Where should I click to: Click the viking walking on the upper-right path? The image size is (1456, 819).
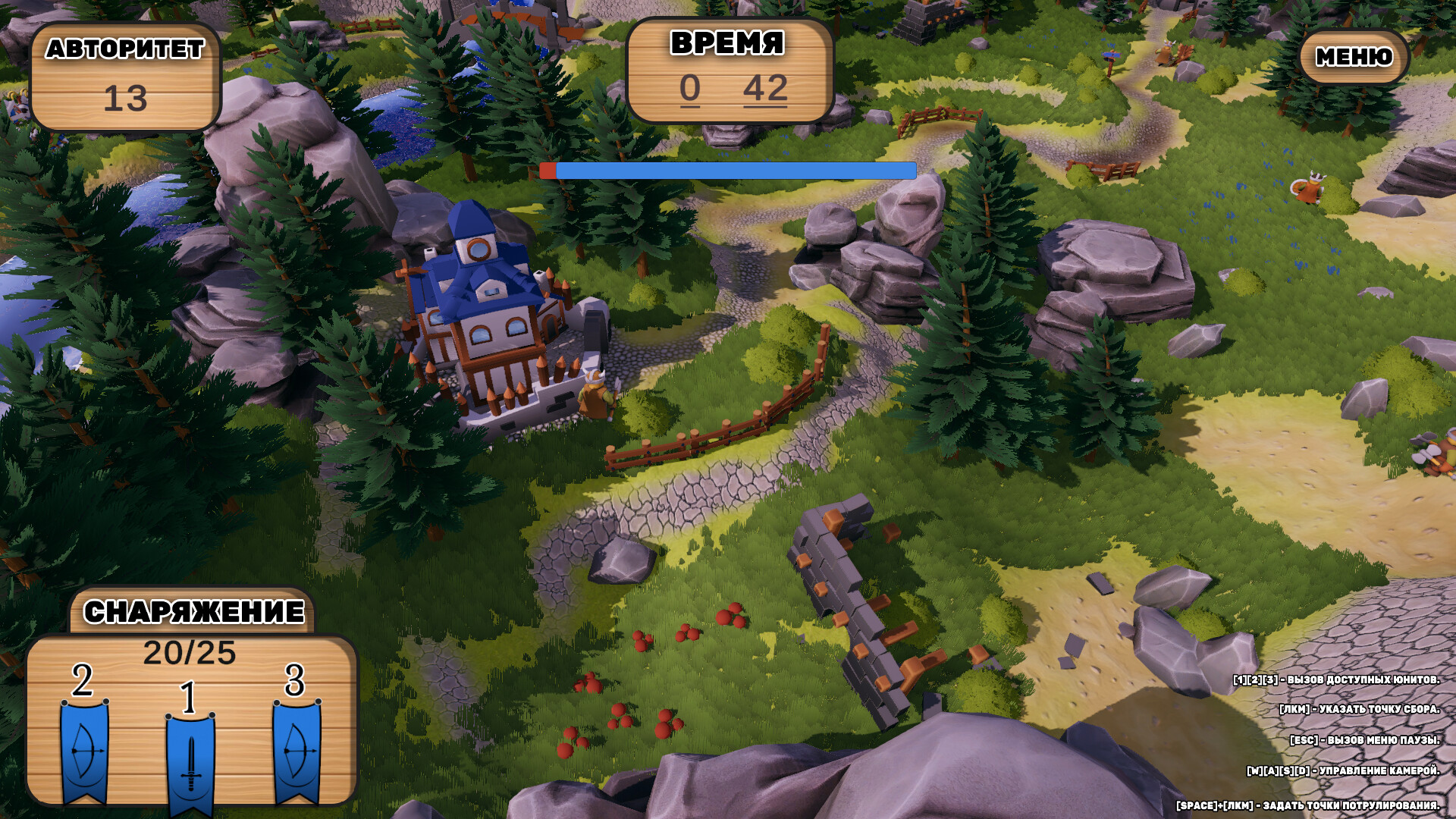1167,52
